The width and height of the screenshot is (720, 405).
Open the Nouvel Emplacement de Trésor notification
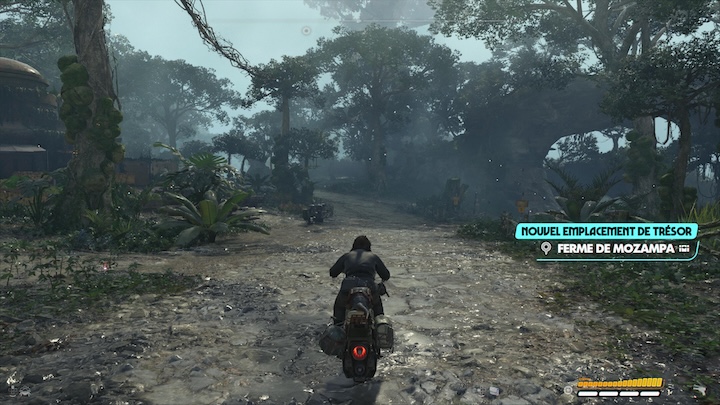pos(606,231)
